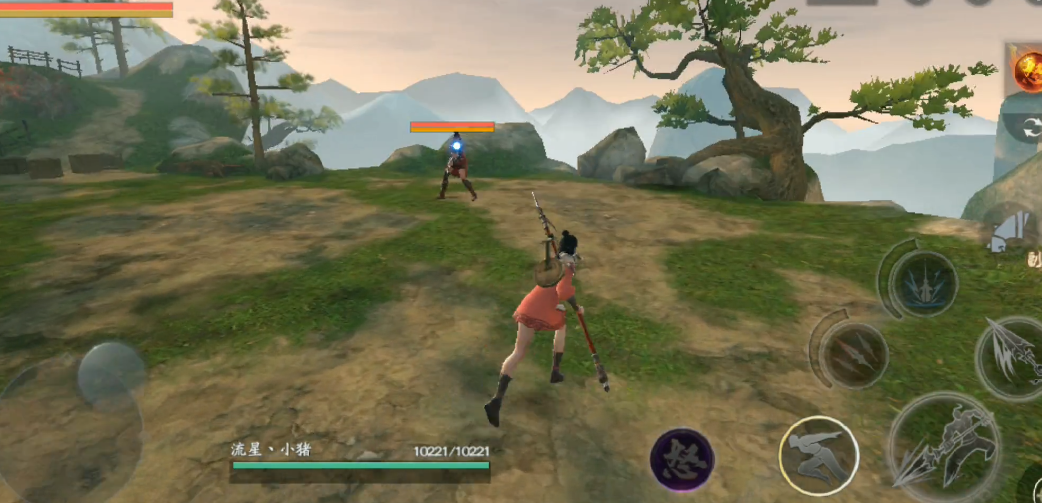The image size is (1042, 503).
Task: Activate the triple-blade burst skill
Action: pyautogui.click(x=922, y=283)
